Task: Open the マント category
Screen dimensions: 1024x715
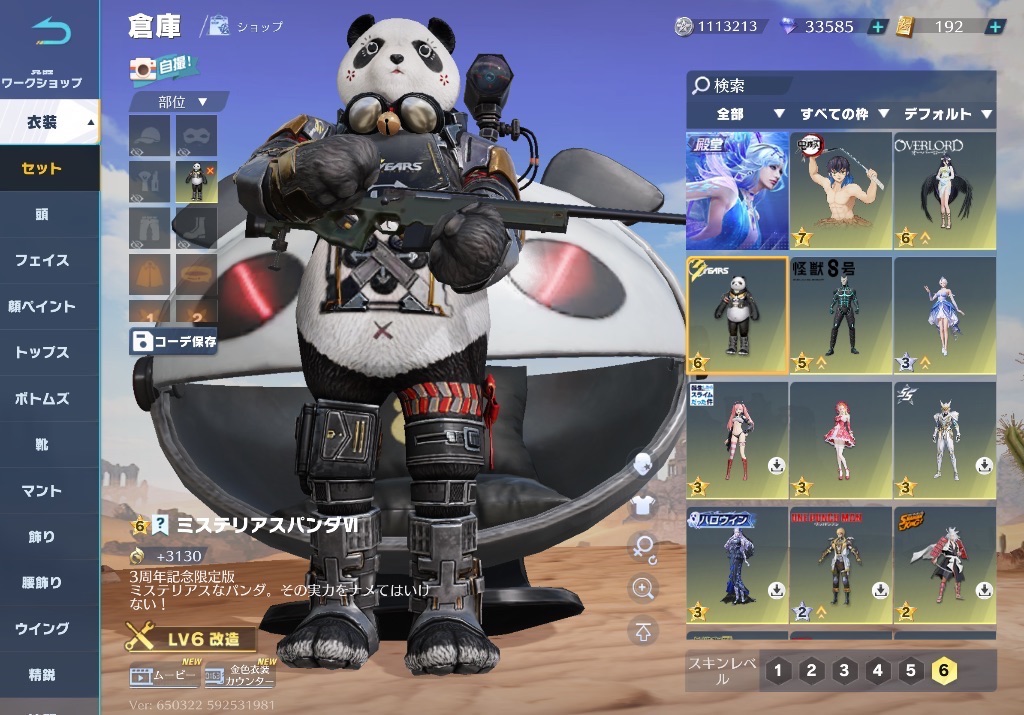Action: click(x=42, y=491)
